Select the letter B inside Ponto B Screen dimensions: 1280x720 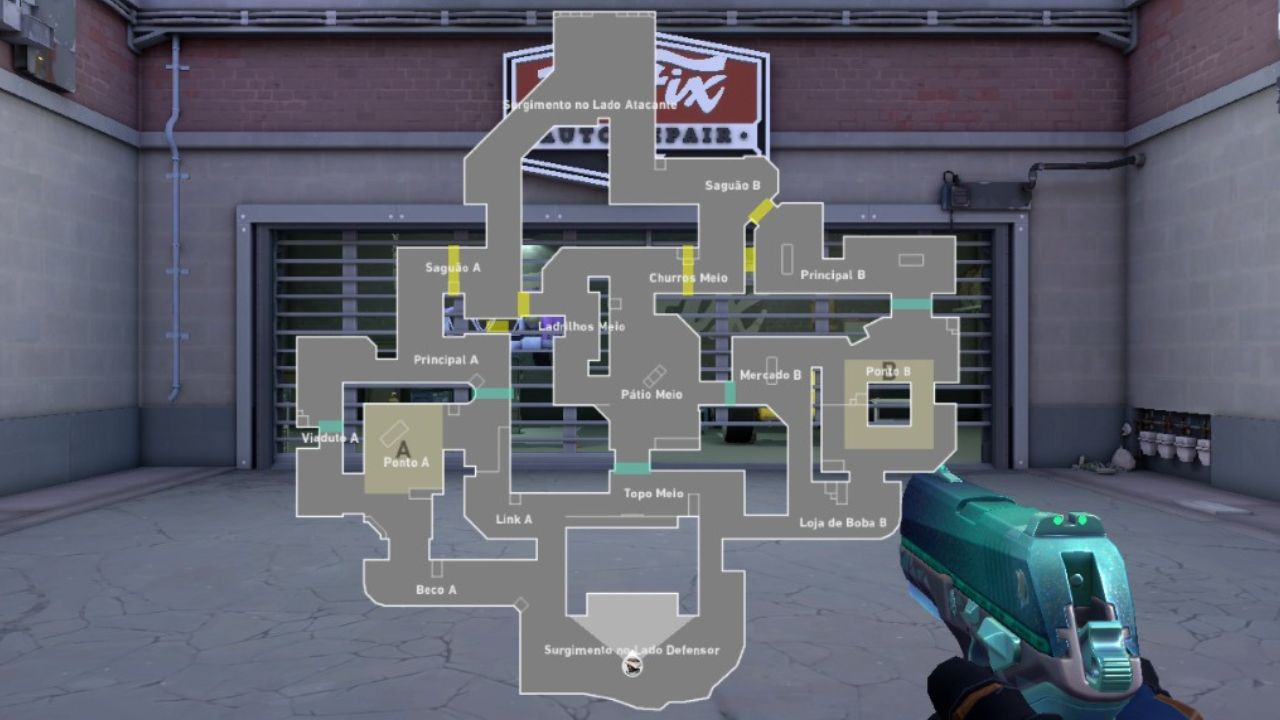(891, 369)
